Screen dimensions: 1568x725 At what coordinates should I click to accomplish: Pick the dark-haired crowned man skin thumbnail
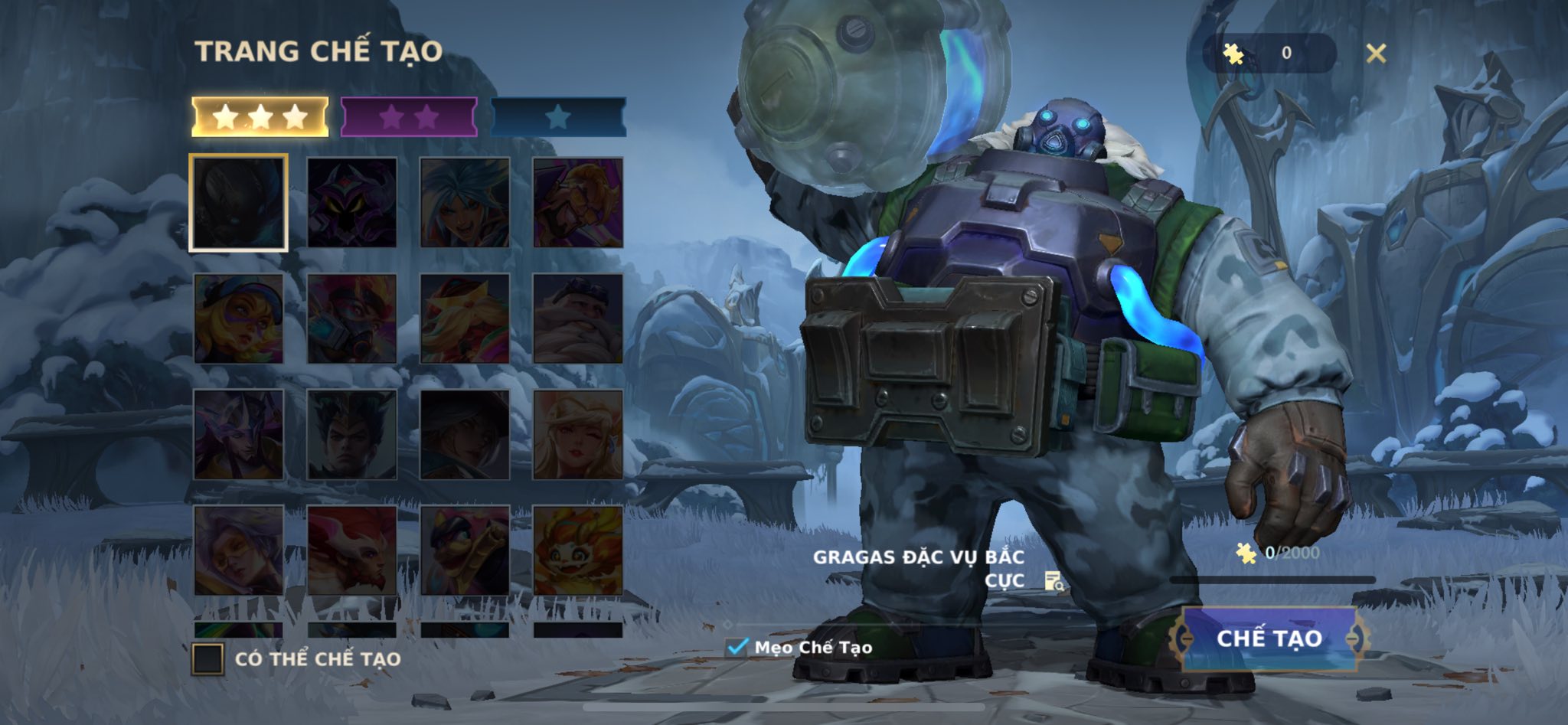(x=352, y=435)
